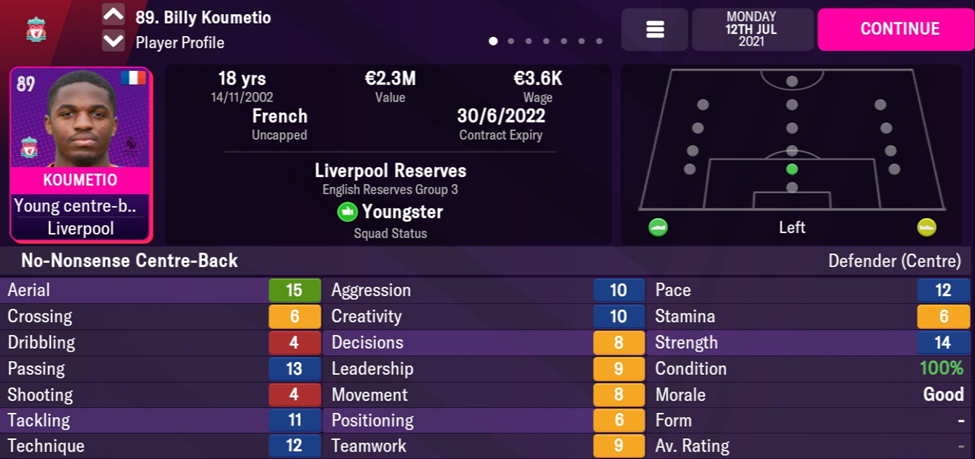The width and height of the screenshot is (975, 459).
Task: Click the €2.3M player value
Action: click(x=390, y=80)
